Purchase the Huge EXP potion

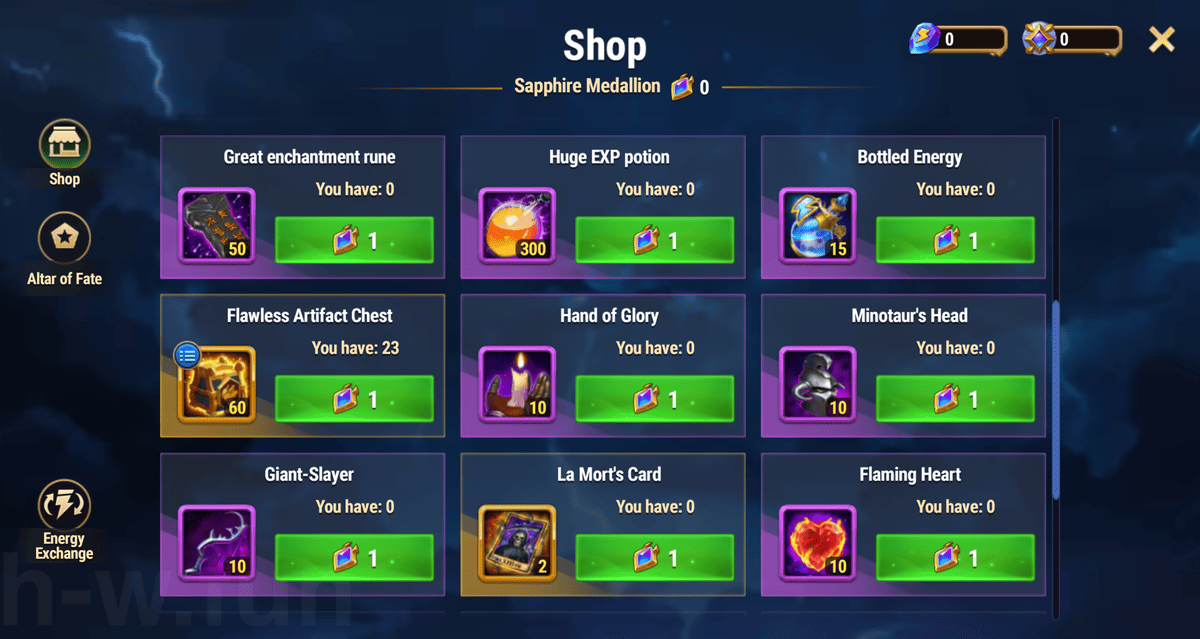tap(654, 241)
